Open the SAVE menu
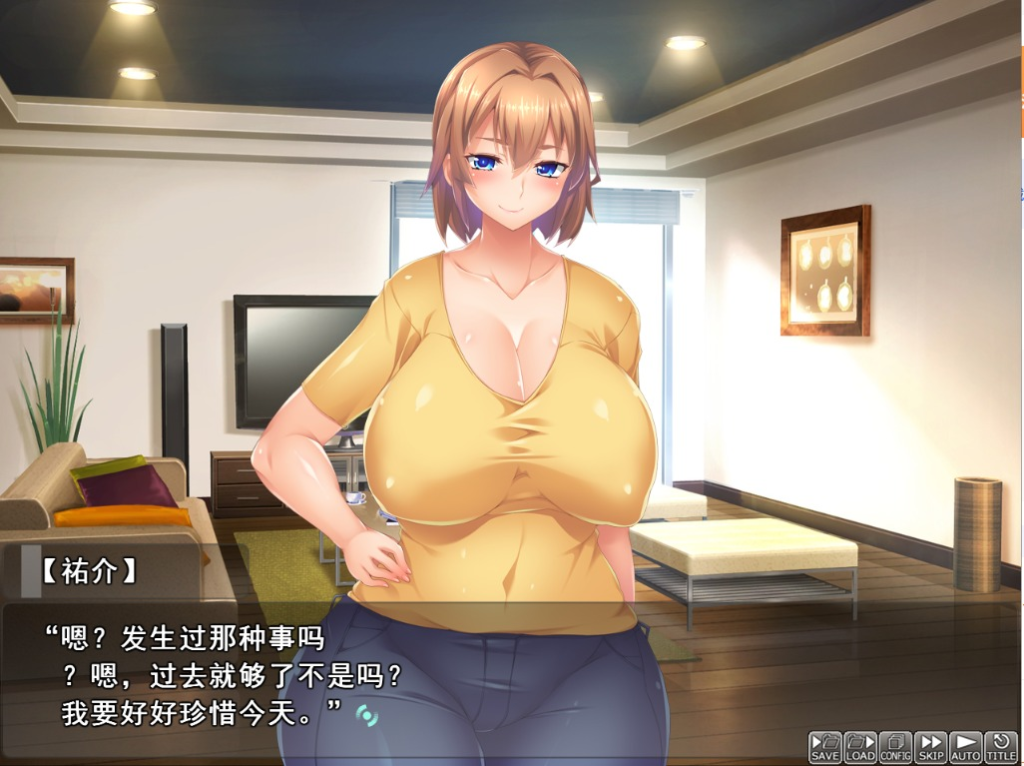This screenshot has width=1024, height=766. (825, 747)
